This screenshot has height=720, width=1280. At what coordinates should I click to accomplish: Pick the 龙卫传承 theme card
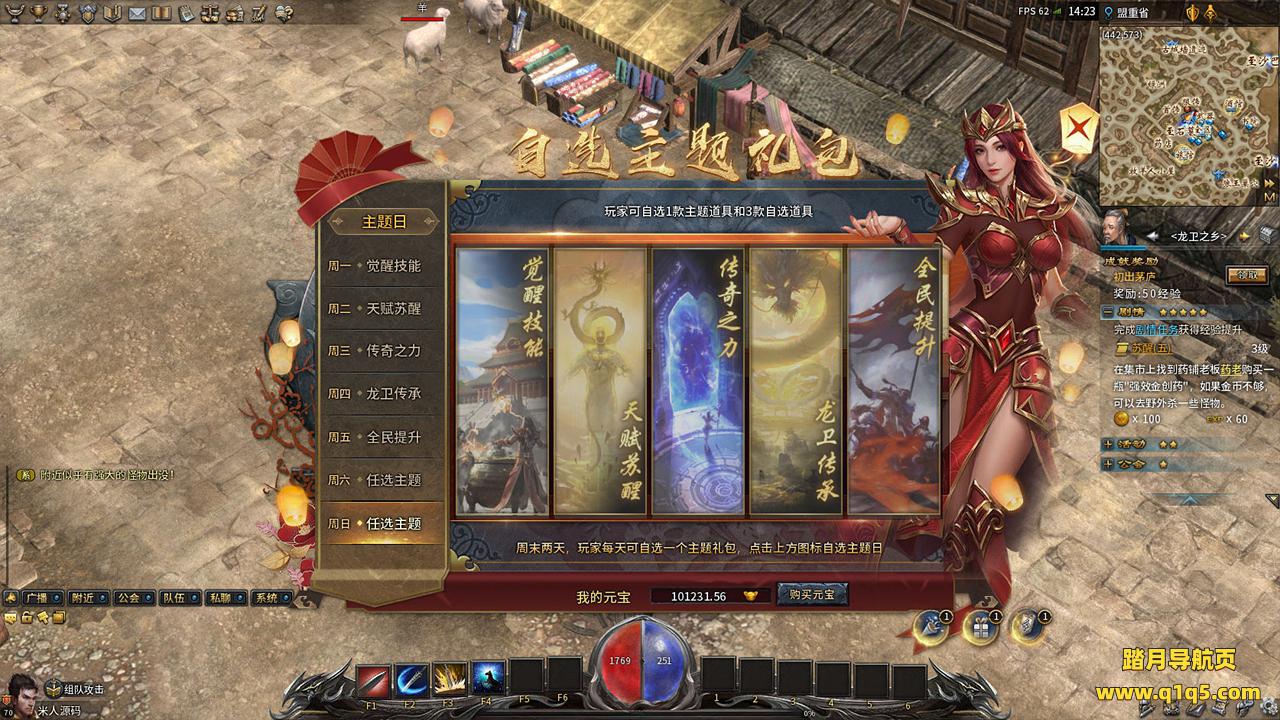(x=795, y=381)
